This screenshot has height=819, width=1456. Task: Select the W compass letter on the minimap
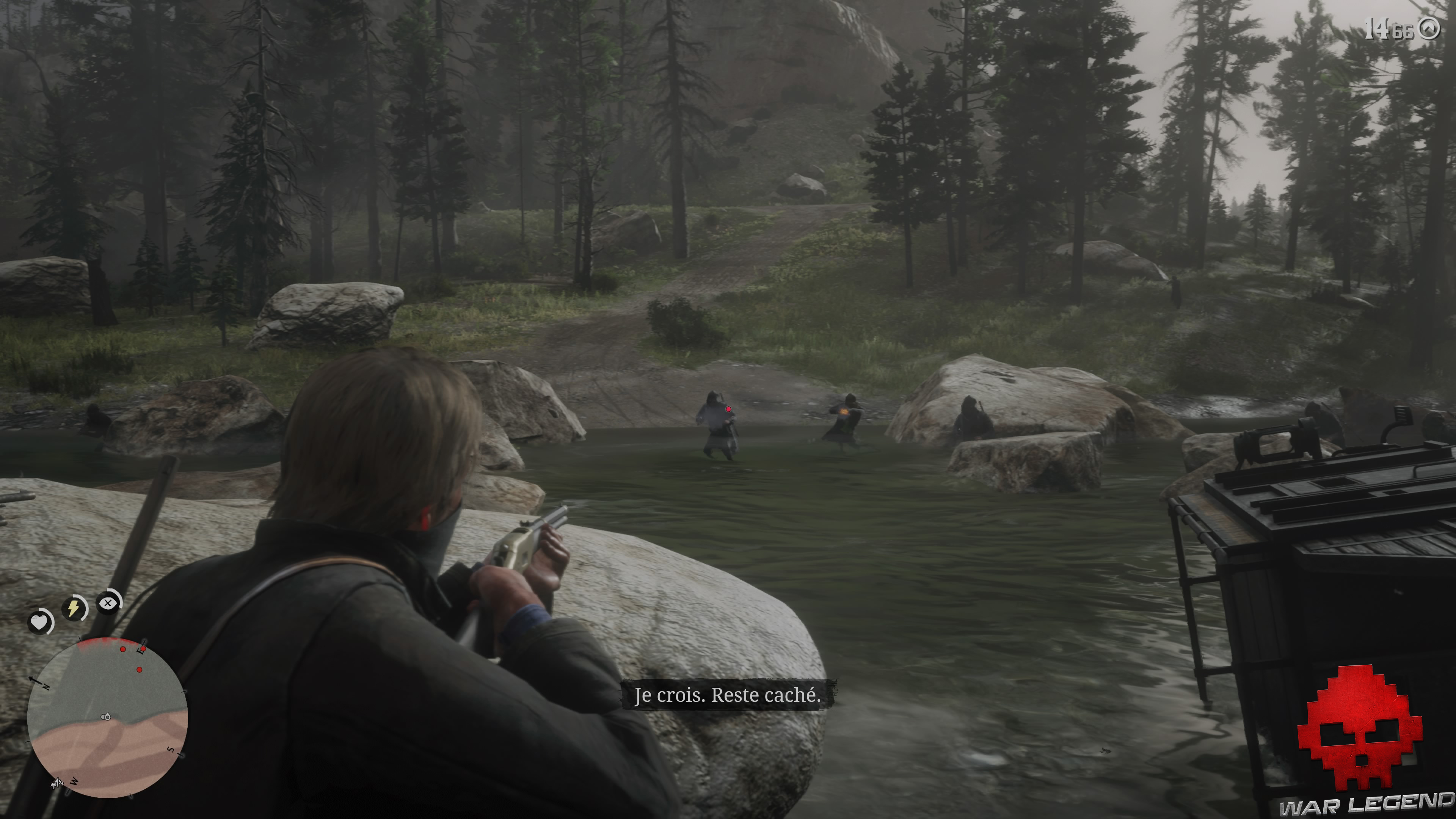(74, 782)
